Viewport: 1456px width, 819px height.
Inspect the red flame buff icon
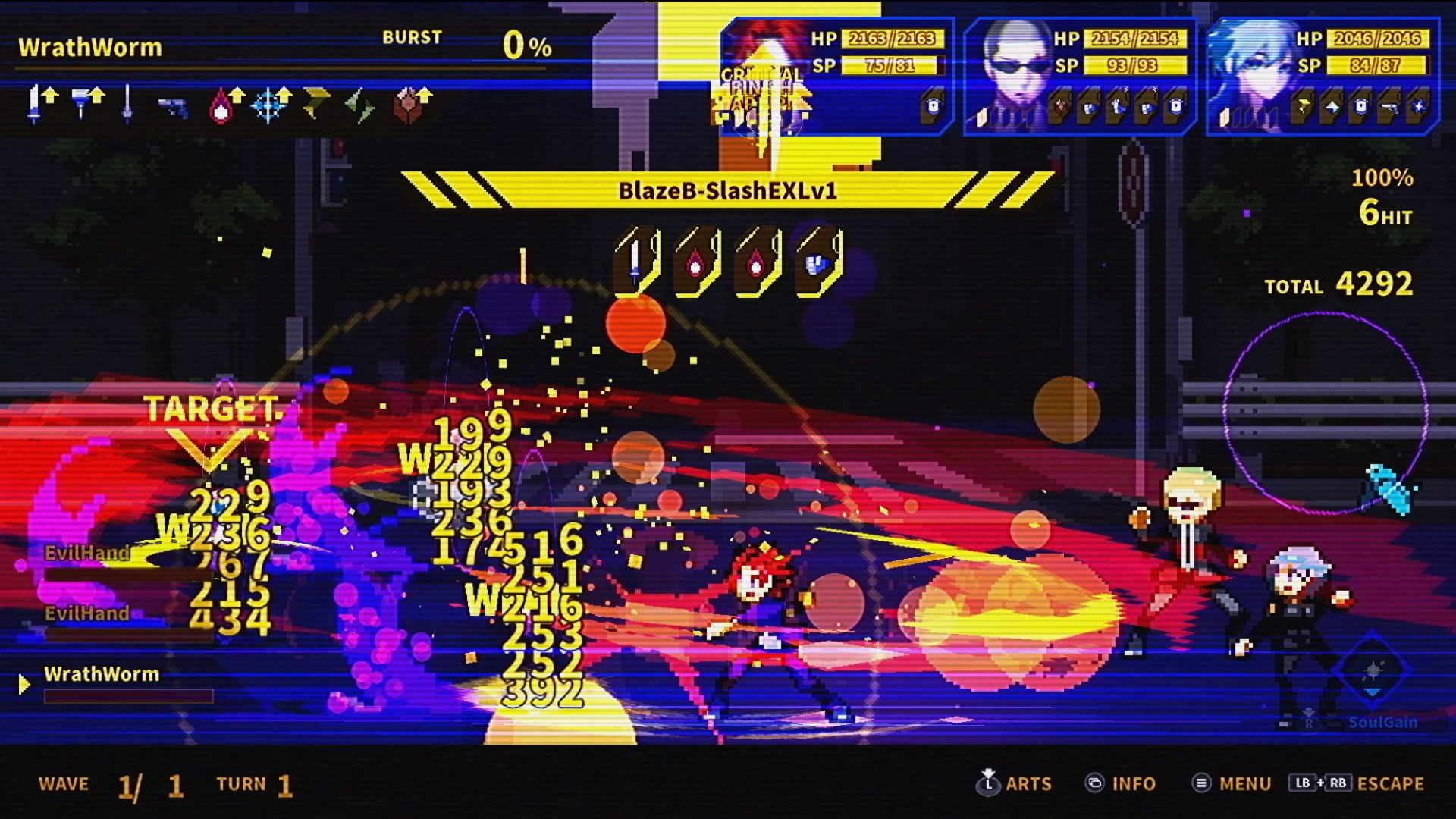222,105
